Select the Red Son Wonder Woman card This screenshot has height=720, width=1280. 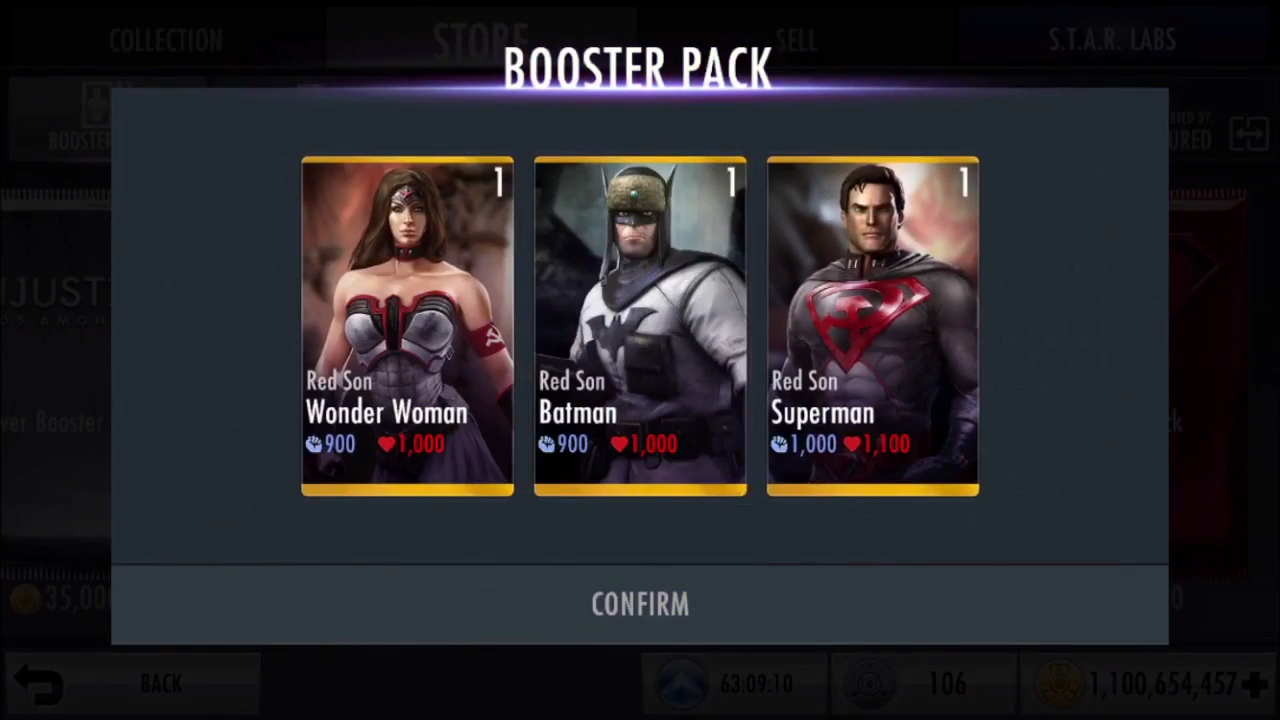(407, 325)
